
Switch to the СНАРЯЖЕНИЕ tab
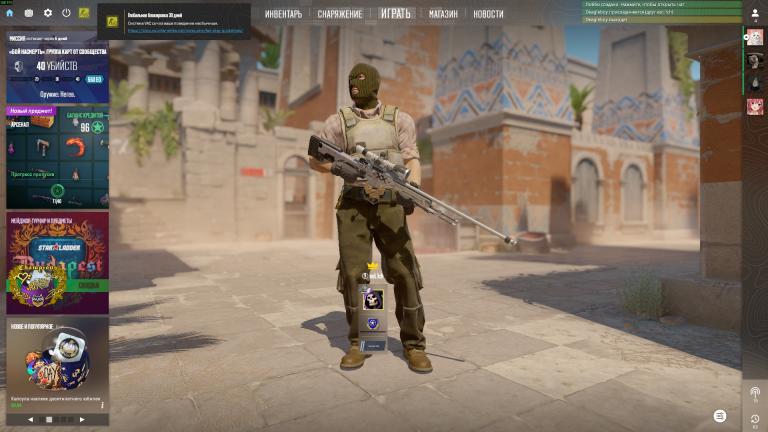pos(341,14)
